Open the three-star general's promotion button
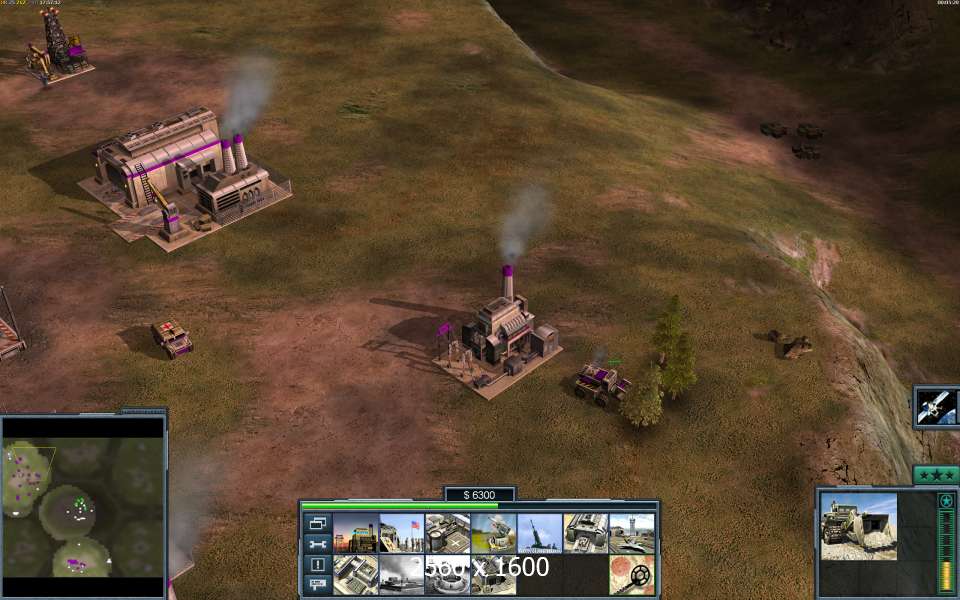This screenshot has height=600, width=960. pos(936,474)
